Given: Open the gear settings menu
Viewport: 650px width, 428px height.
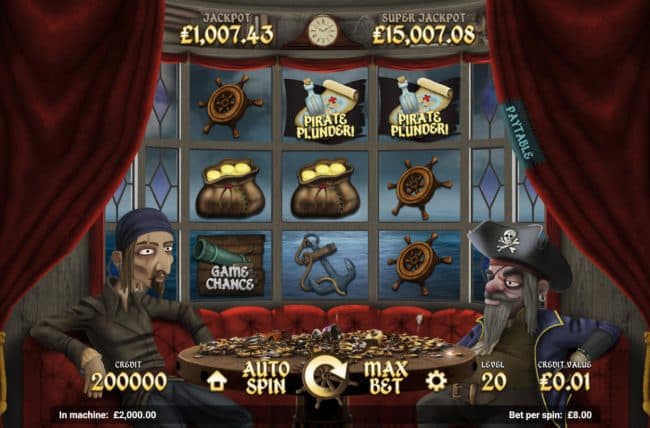Looking at the screenshot, I should (435, 380).
